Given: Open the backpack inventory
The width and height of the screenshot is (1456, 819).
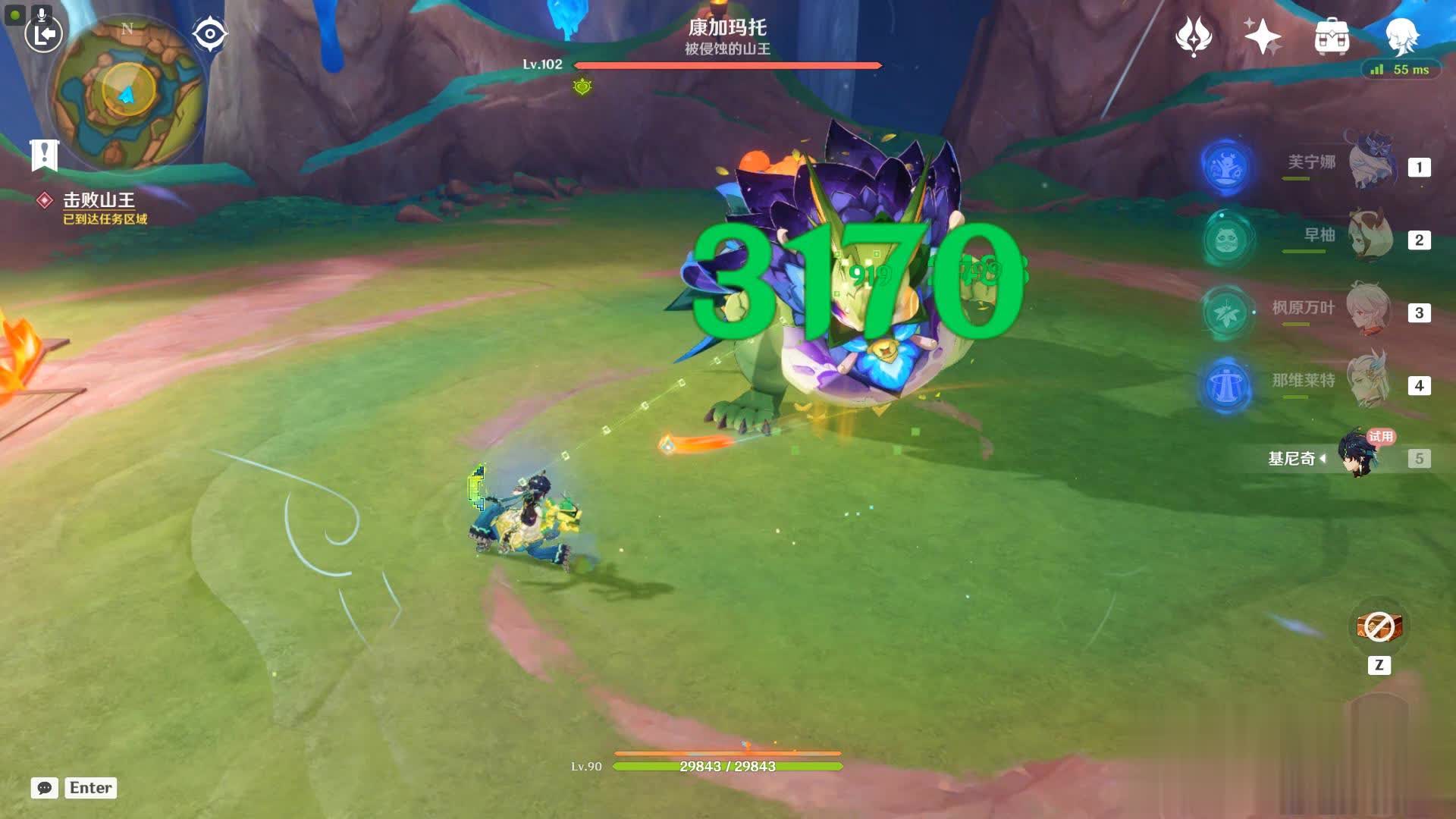Looking at the screenshot, I should pyautogui.click(x=1332, y=36).
